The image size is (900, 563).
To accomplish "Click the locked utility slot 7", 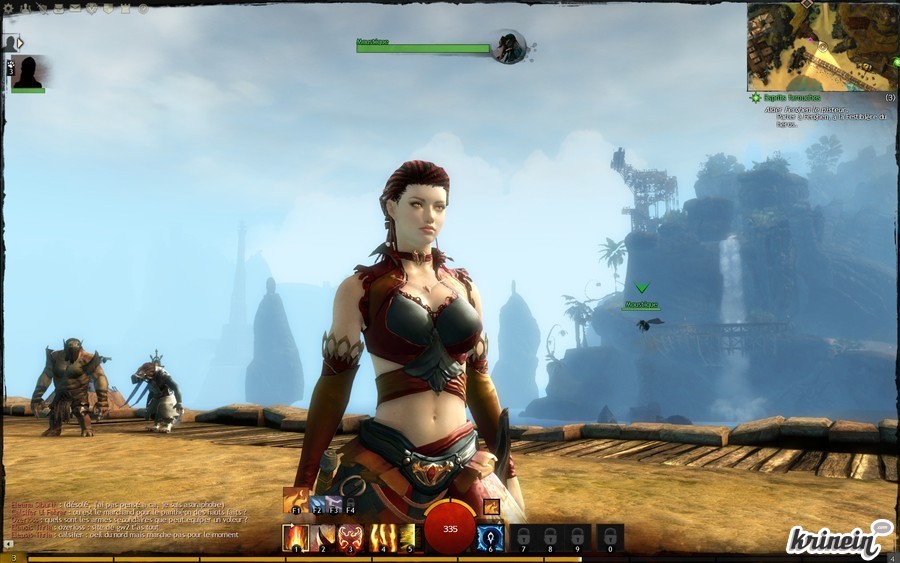I will click(x=523, y=538).
